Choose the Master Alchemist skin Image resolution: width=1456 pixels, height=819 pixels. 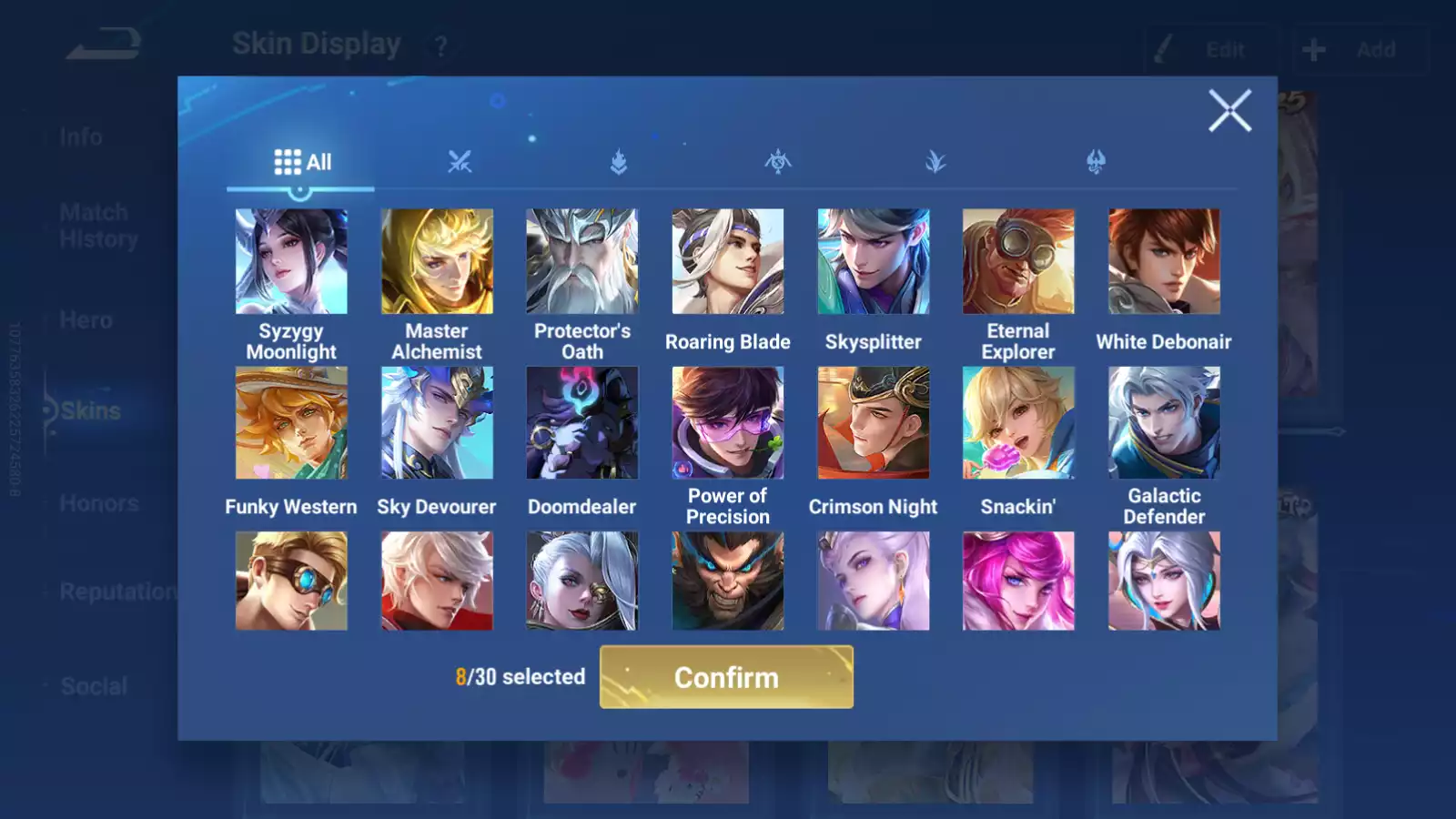[x=437, y=262]
